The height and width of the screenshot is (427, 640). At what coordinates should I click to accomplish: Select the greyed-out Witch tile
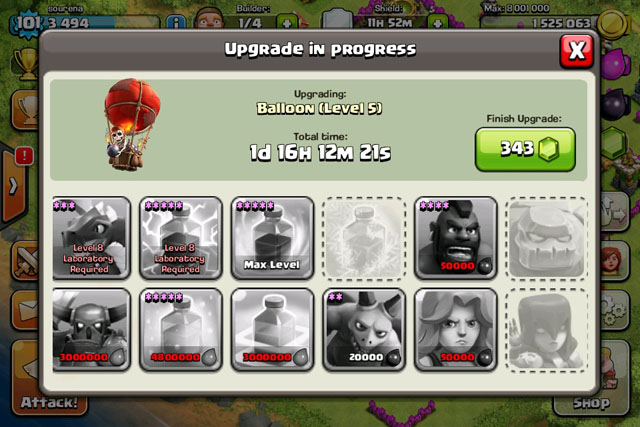547,328
